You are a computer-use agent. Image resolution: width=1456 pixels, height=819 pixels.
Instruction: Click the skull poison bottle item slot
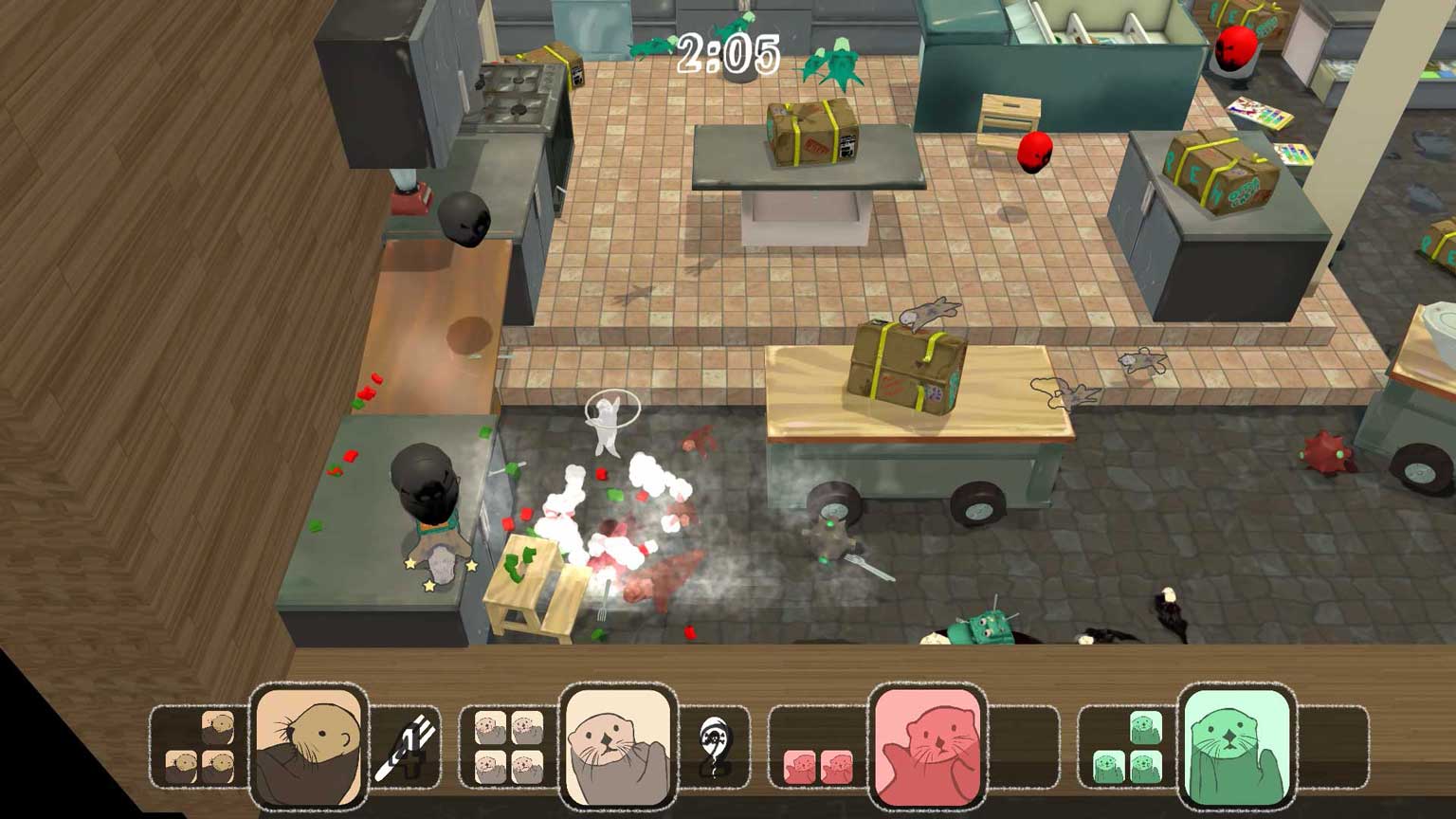click(715, 747)
